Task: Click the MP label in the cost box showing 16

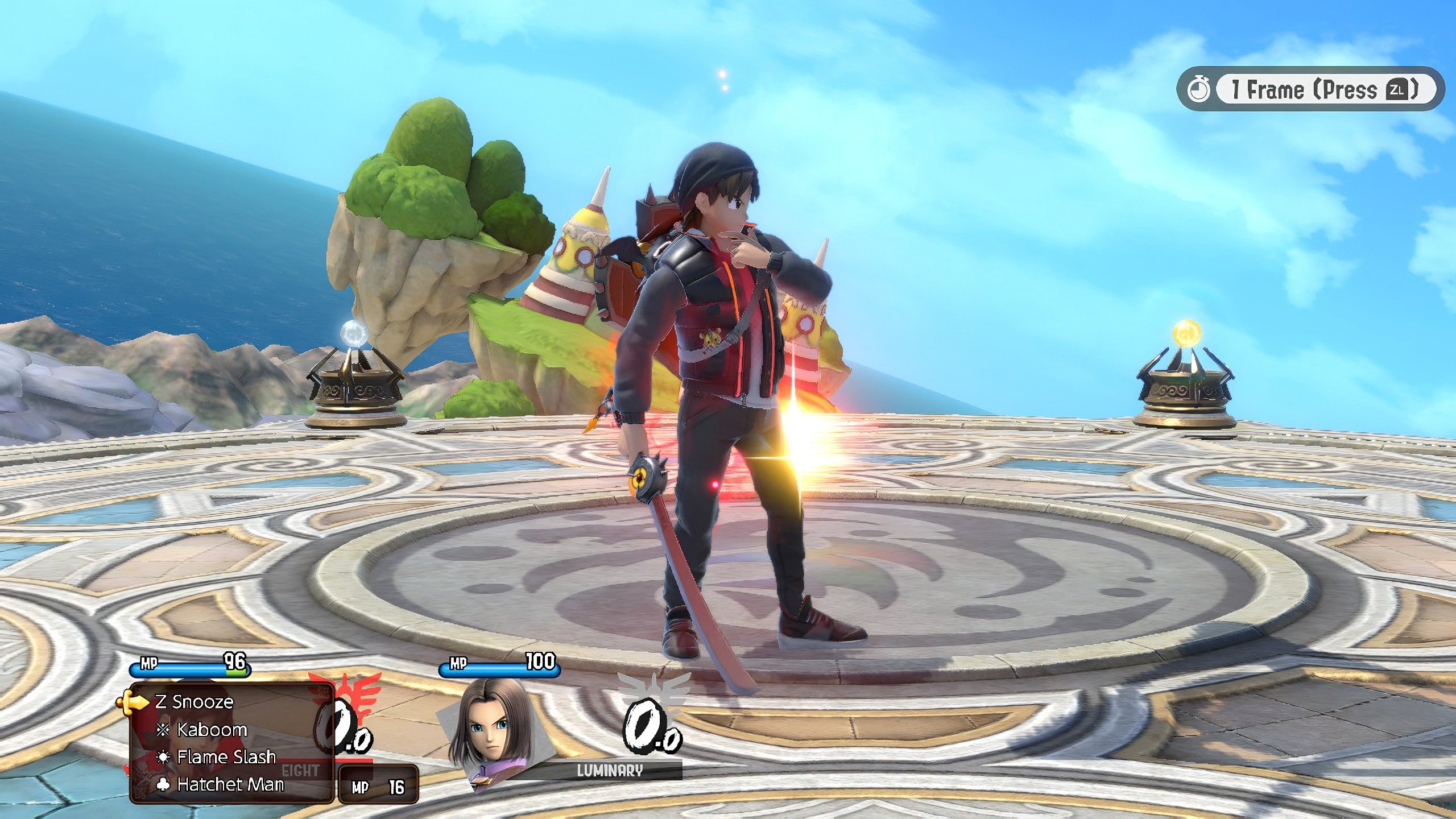Action: click(361, 788)
